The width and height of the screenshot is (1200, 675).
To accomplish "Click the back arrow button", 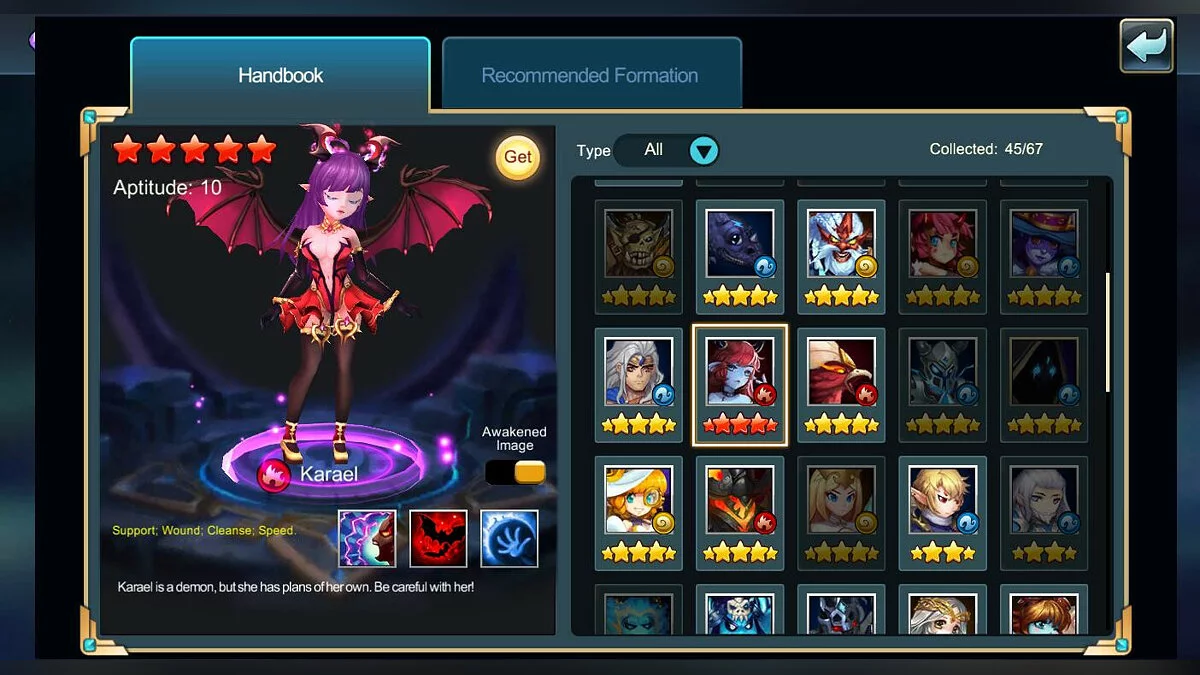I will point(1146,45).
